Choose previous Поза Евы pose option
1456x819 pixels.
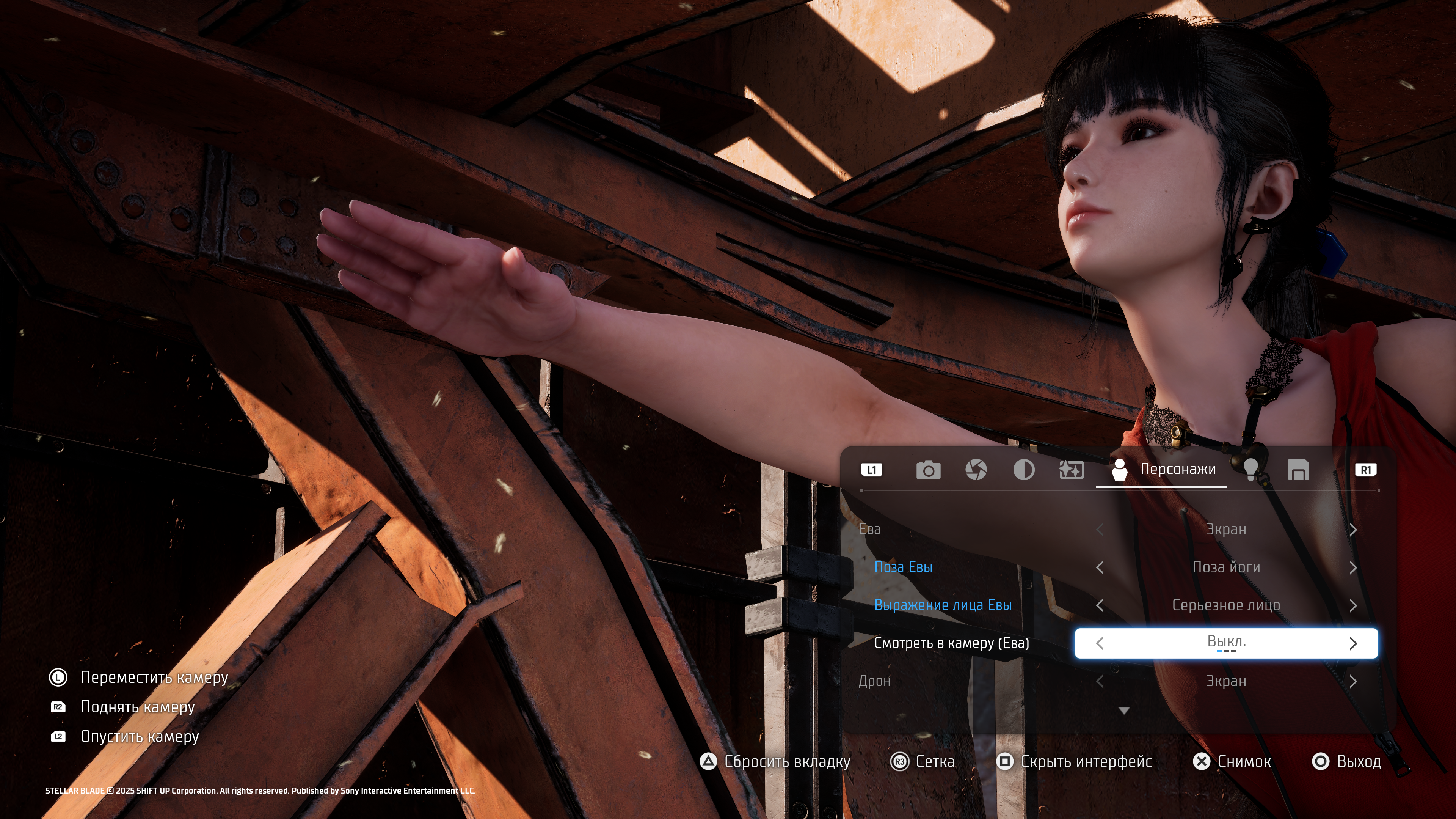coord(1100,567)
